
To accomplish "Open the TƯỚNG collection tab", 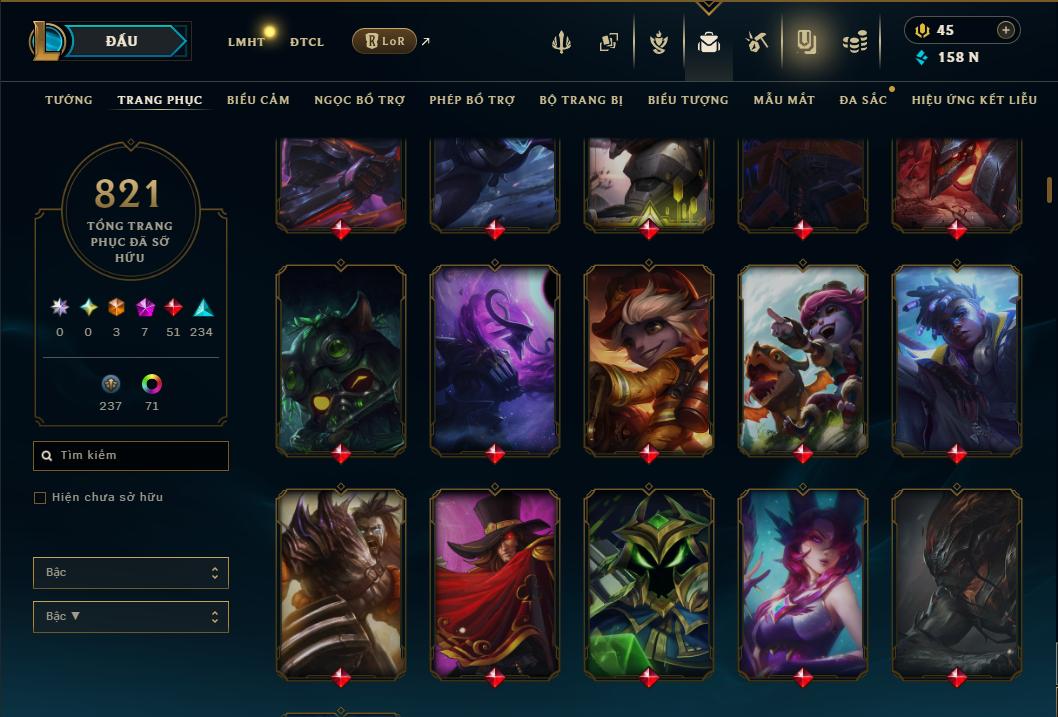I will (69, 100).
